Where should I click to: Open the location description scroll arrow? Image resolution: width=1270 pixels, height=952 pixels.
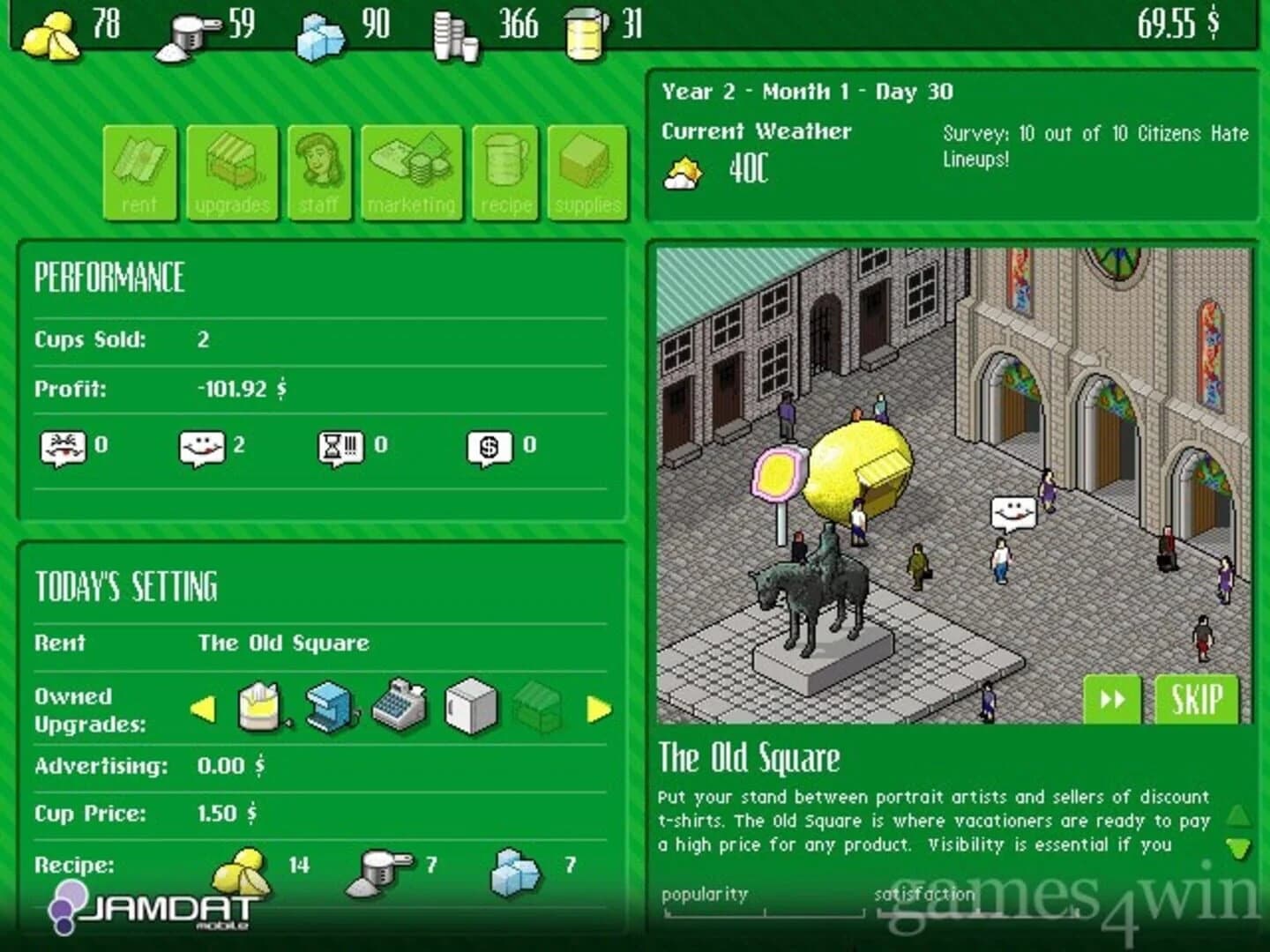1236,849
